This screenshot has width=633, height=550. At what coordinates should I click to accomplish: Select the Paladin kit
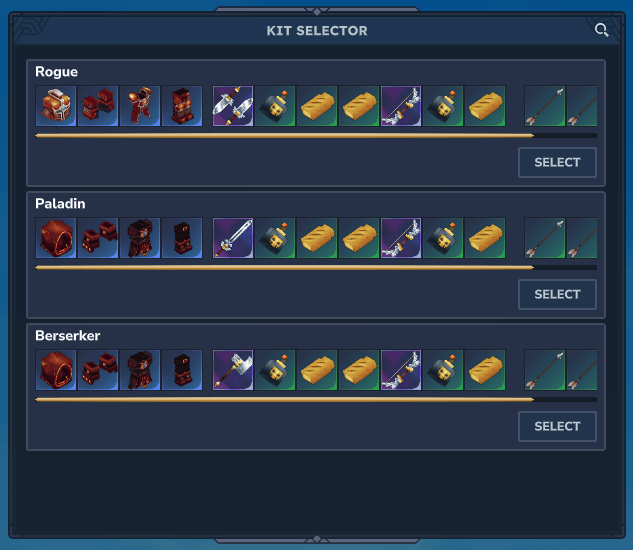(557, 294)
